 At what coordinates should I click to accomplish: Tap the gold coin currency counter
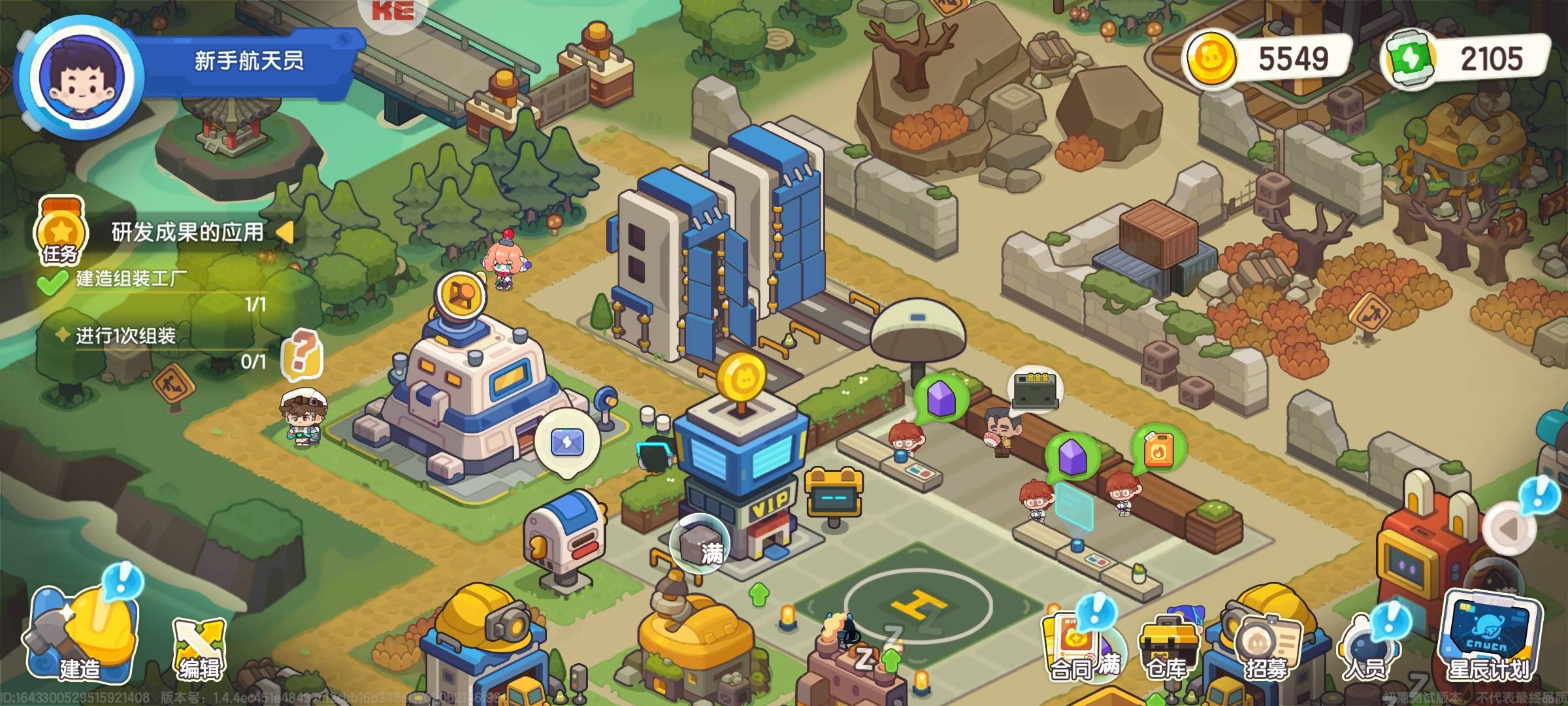(x=1267, y=59)
